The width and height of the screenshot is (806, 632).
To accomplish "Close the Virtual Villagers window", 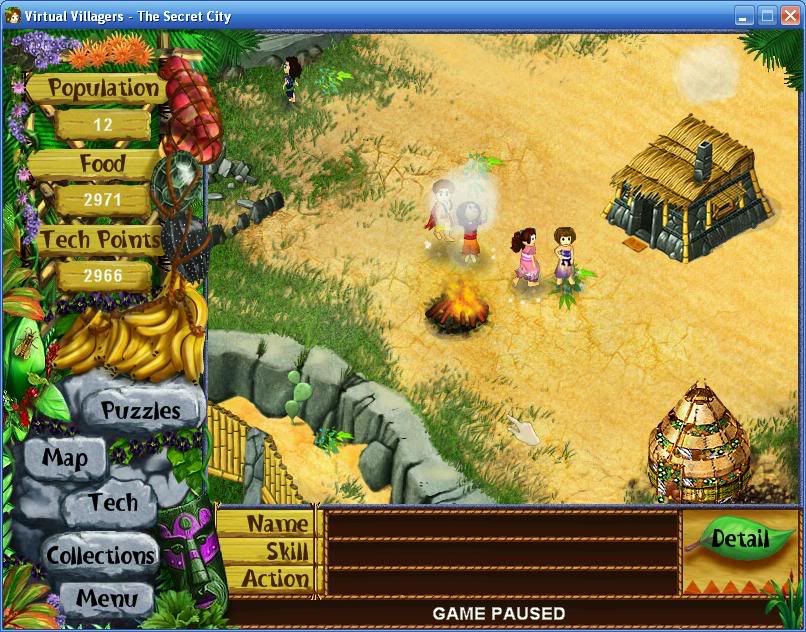I will click(789, 15).
